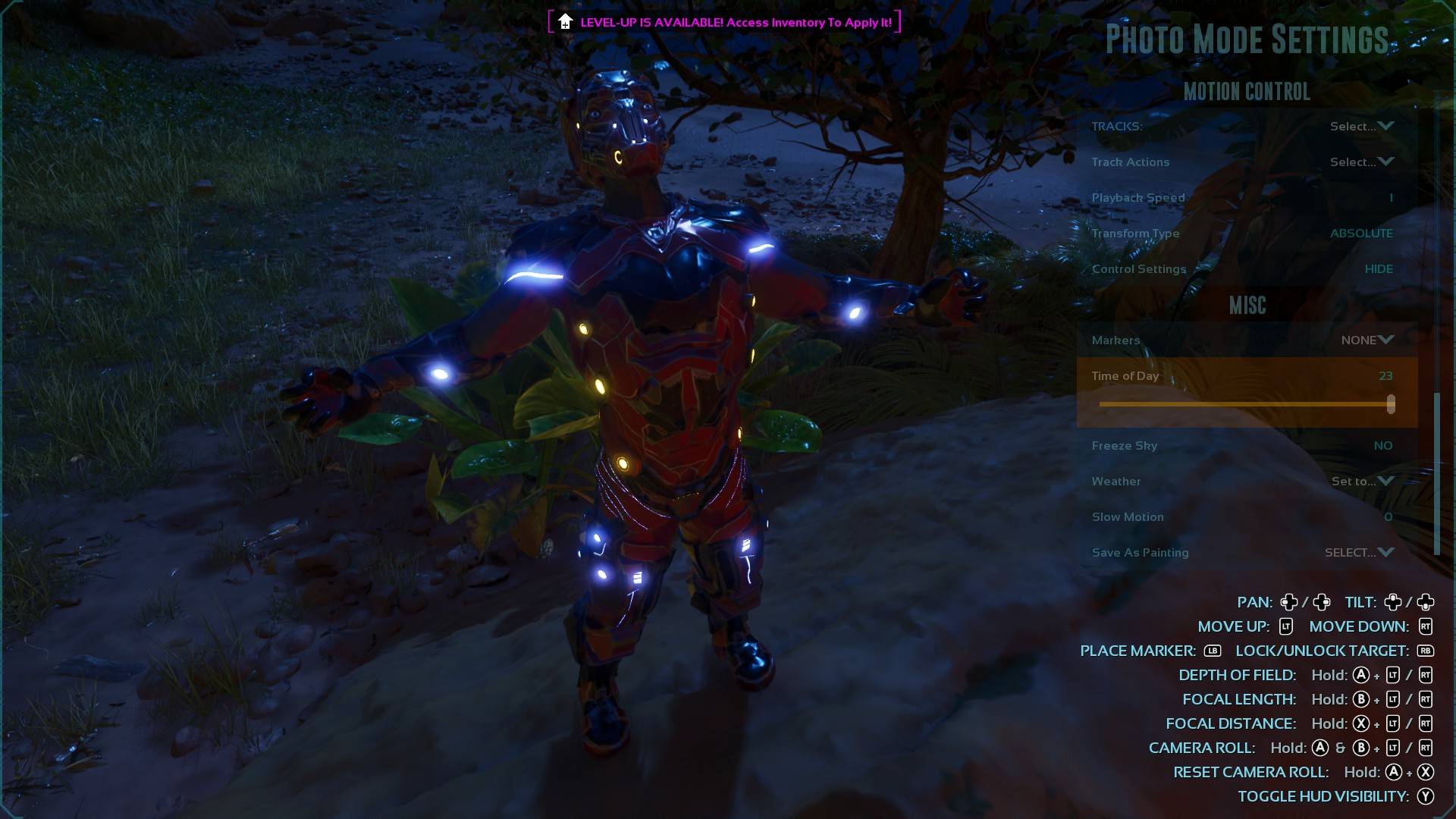Change Transform Type from Absolute
The image size is (1456, 819).
(x=1360, y=234)
